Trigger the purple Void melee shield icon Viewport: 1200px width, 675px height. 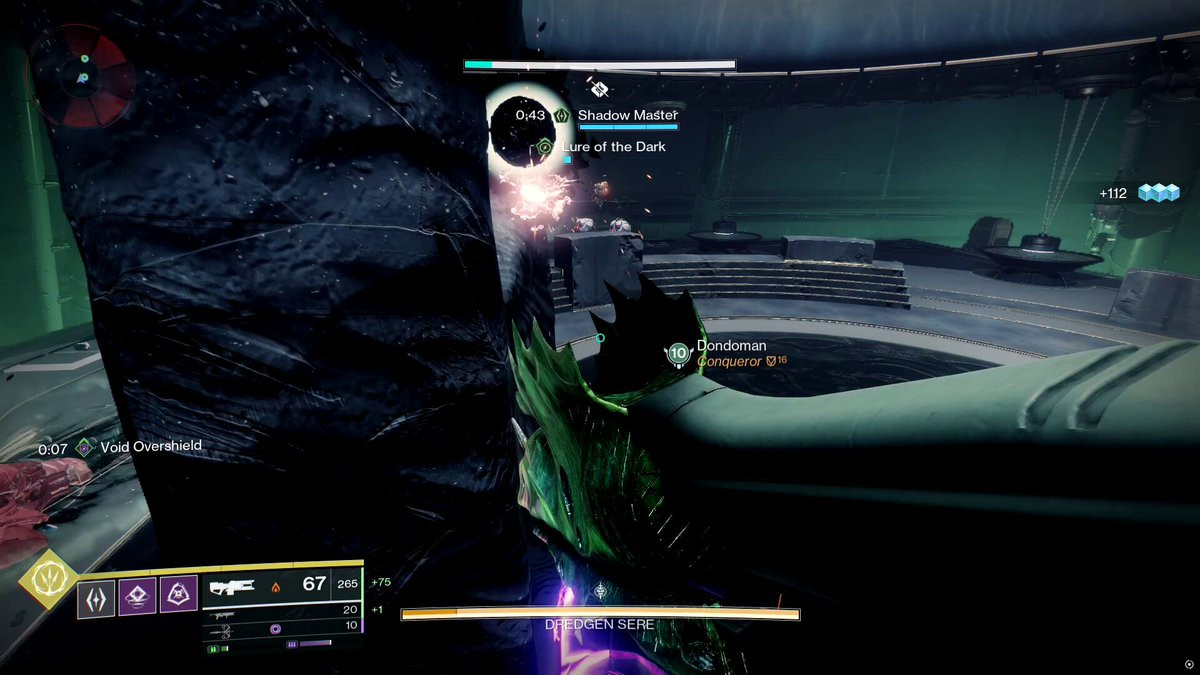click(x=178, y=597)
